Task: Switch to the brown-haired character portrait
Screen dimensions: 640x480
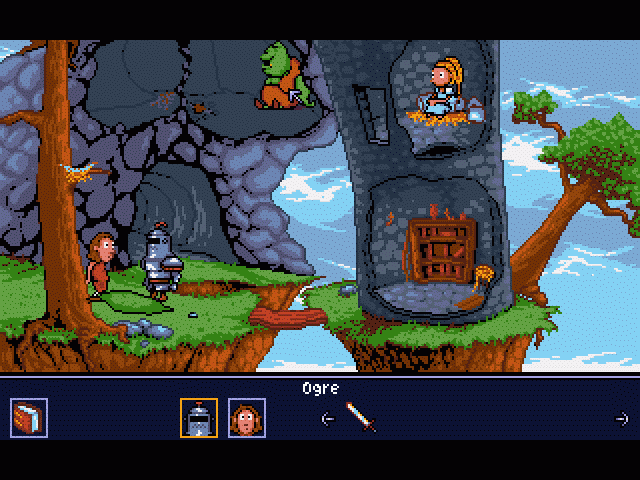Action: click(245, 417)
